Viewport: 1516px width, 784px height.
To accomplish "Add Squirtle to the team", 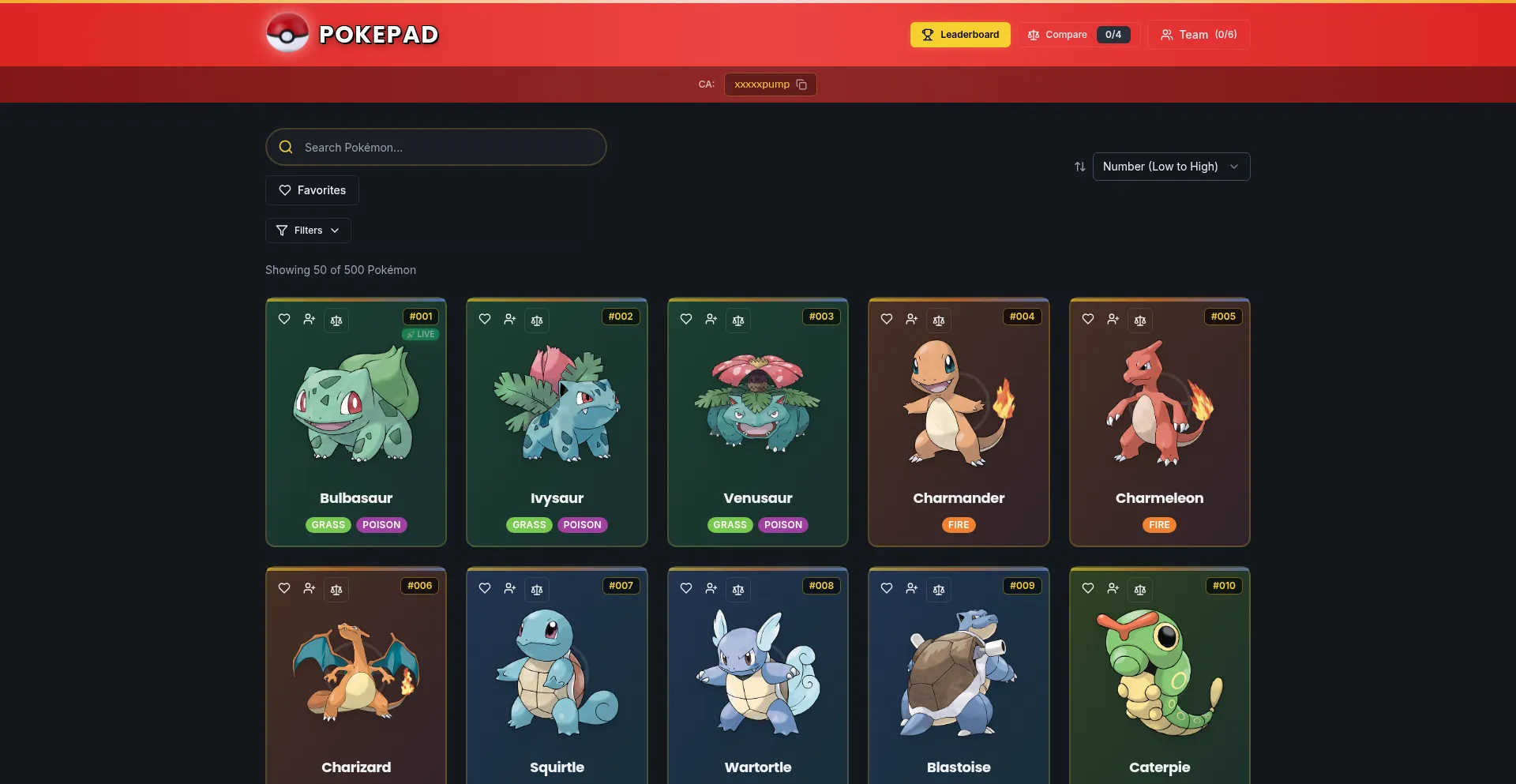I will (510, 588).
